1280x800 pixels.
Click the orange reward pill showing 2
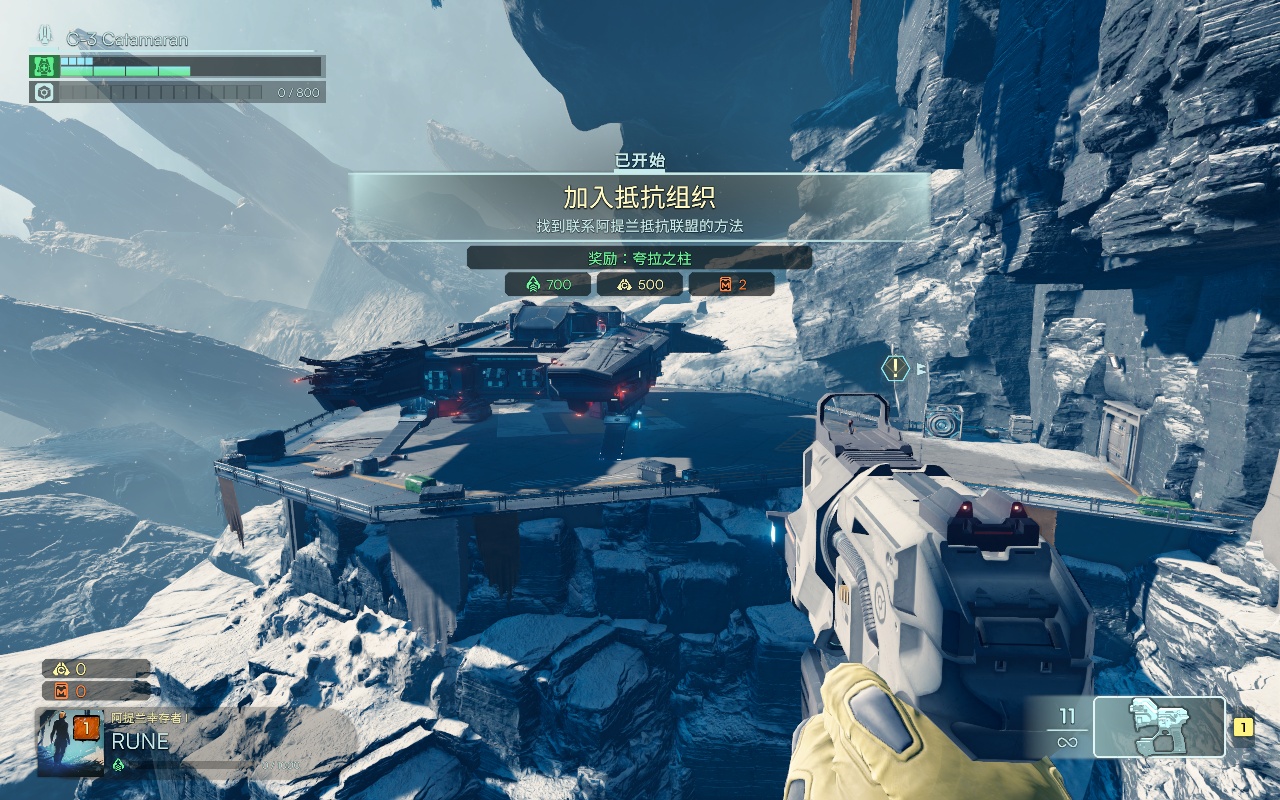point(731,284)
